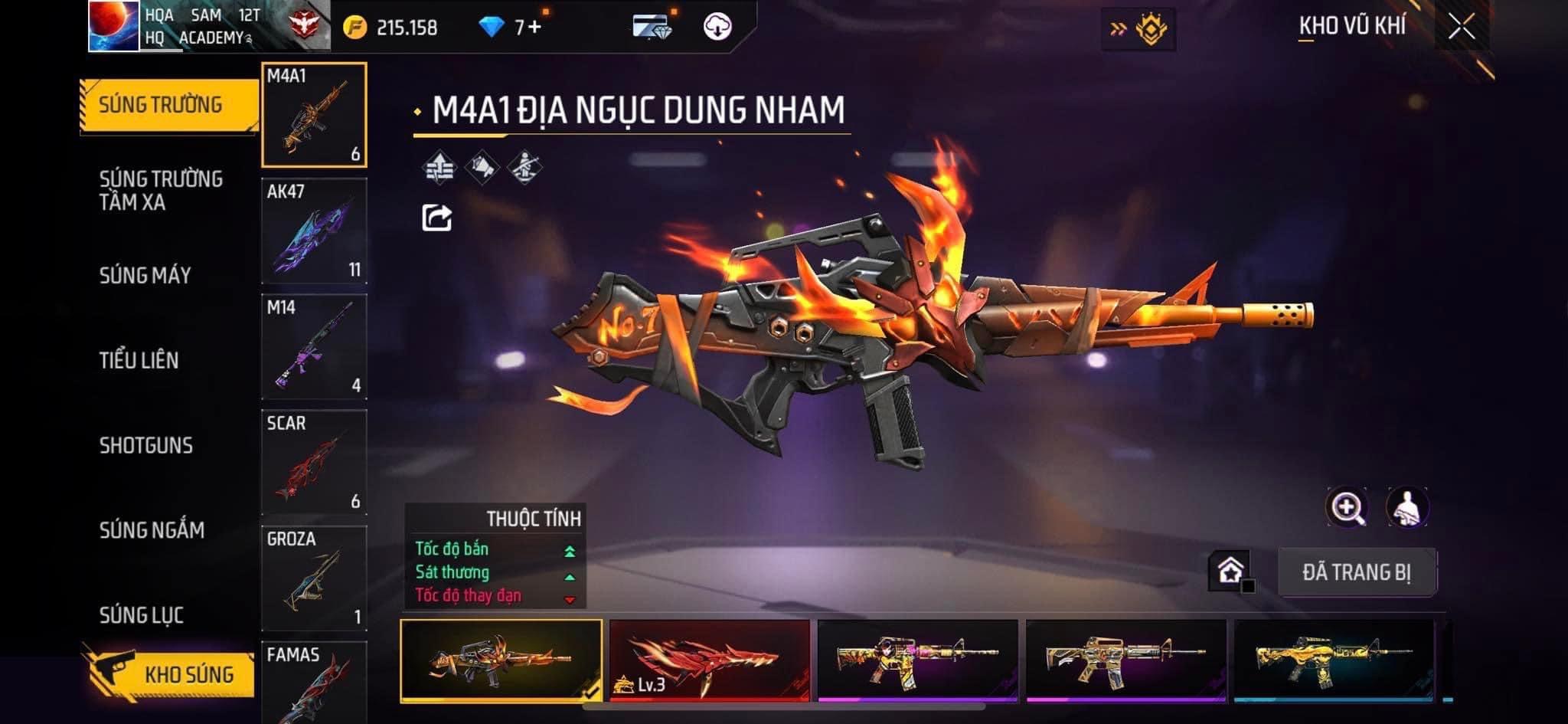Open the Súng Lục category
Image resolution: width=1568 pixels, height=724 pixels.
(x=141, y=614)
